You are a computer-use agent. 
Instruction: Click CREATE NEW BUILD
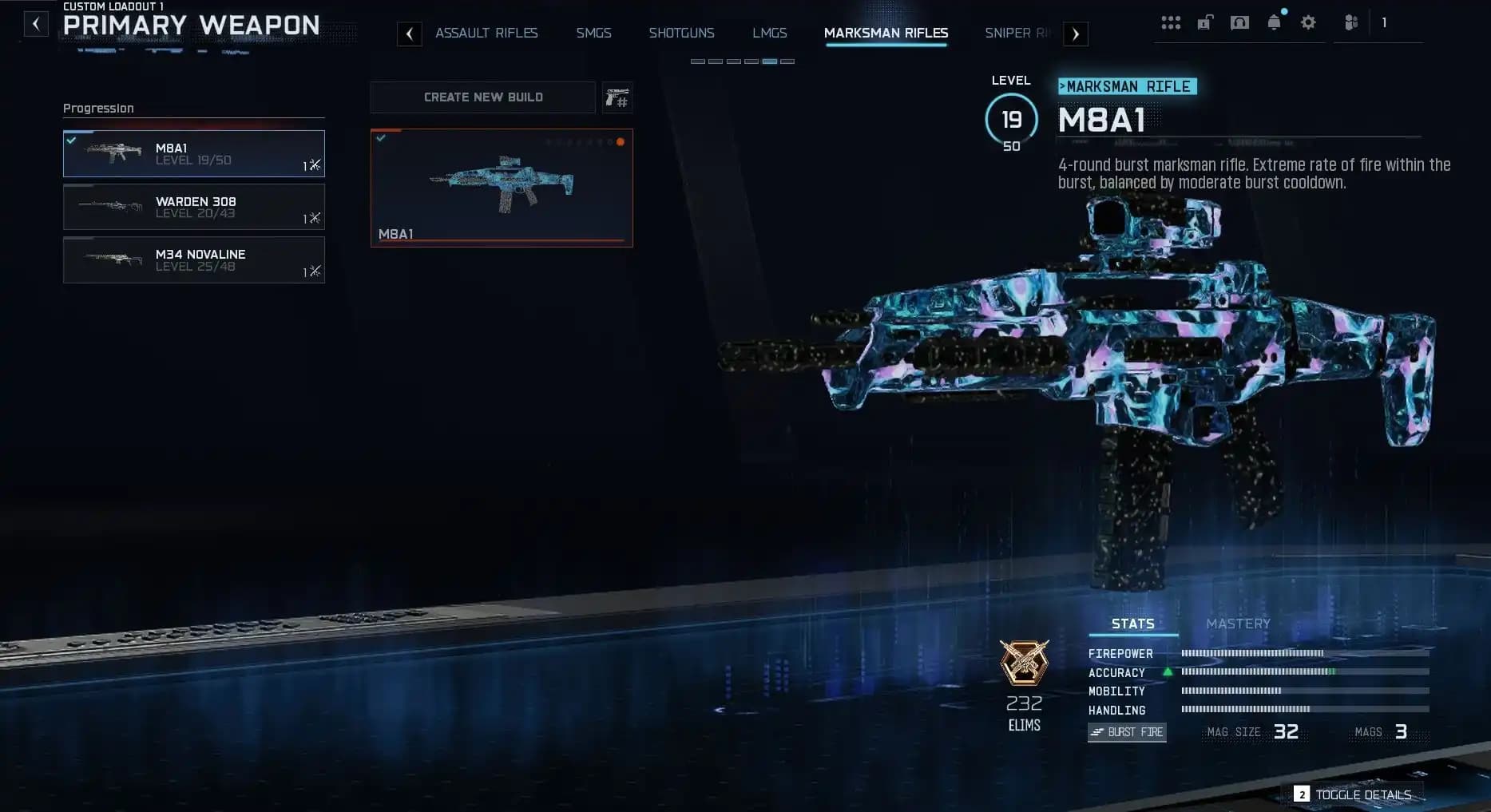[x=482, y=97]
